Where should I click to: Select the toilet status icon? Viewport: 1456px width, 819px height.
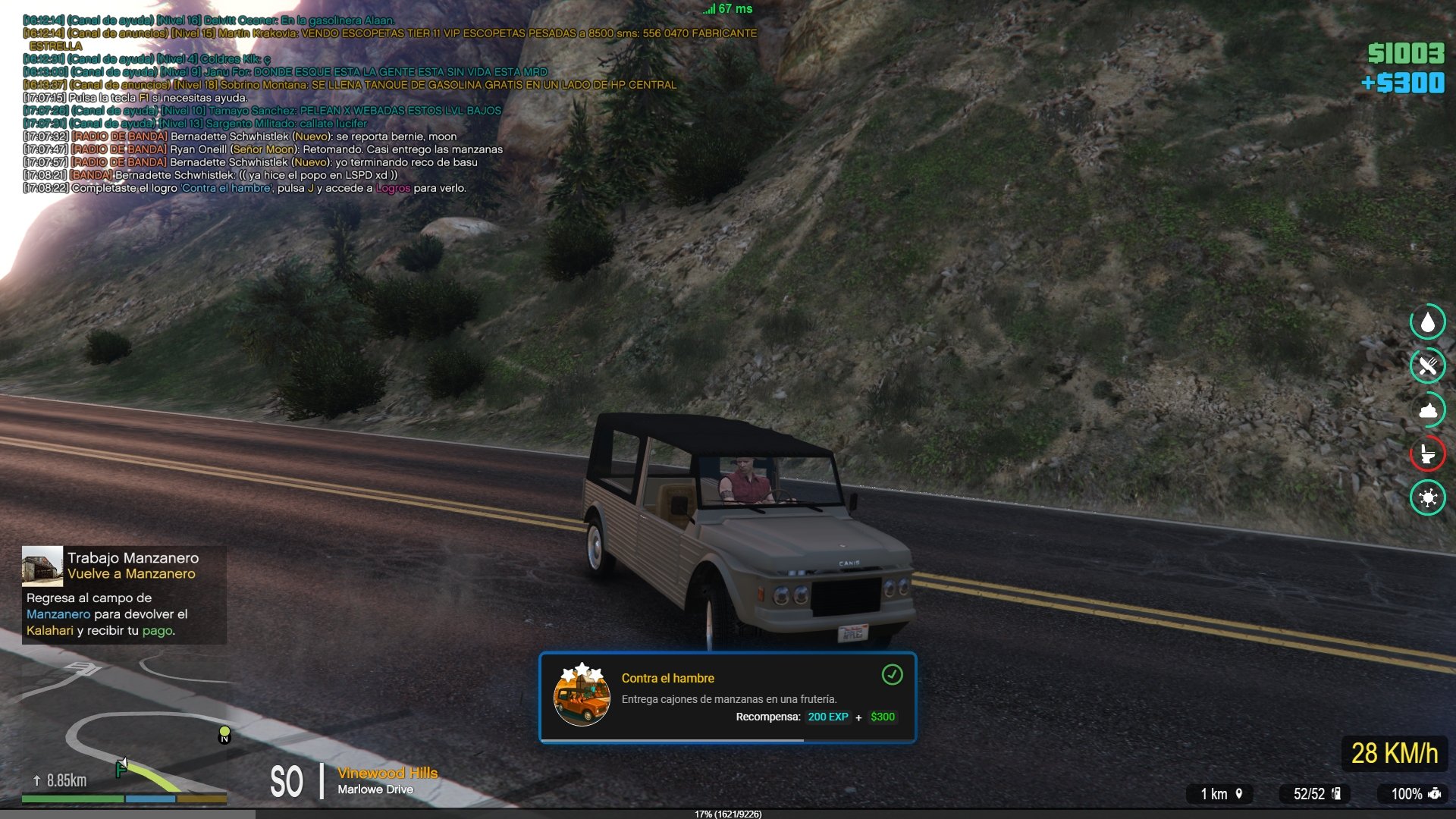pos(1427,453)
